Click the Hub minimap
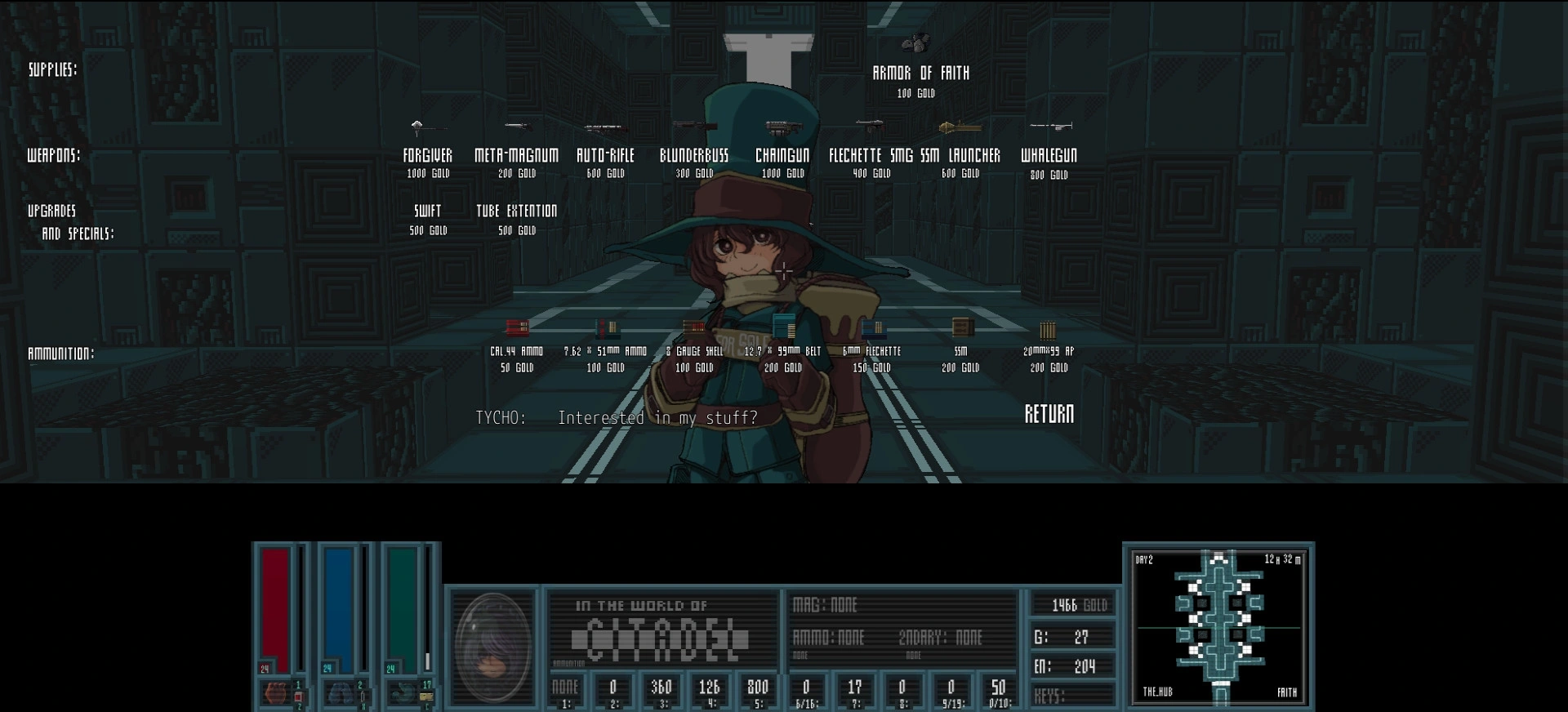 1218,626
